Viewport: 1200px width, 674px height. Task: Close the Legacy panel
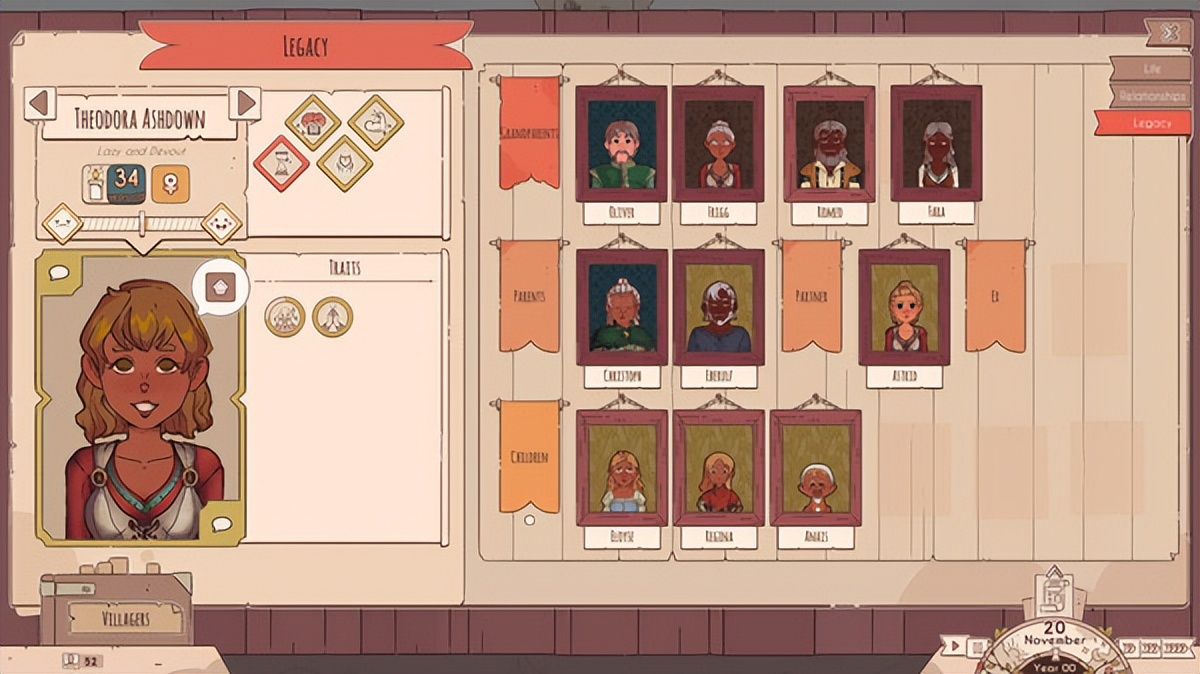point(1168,33)
